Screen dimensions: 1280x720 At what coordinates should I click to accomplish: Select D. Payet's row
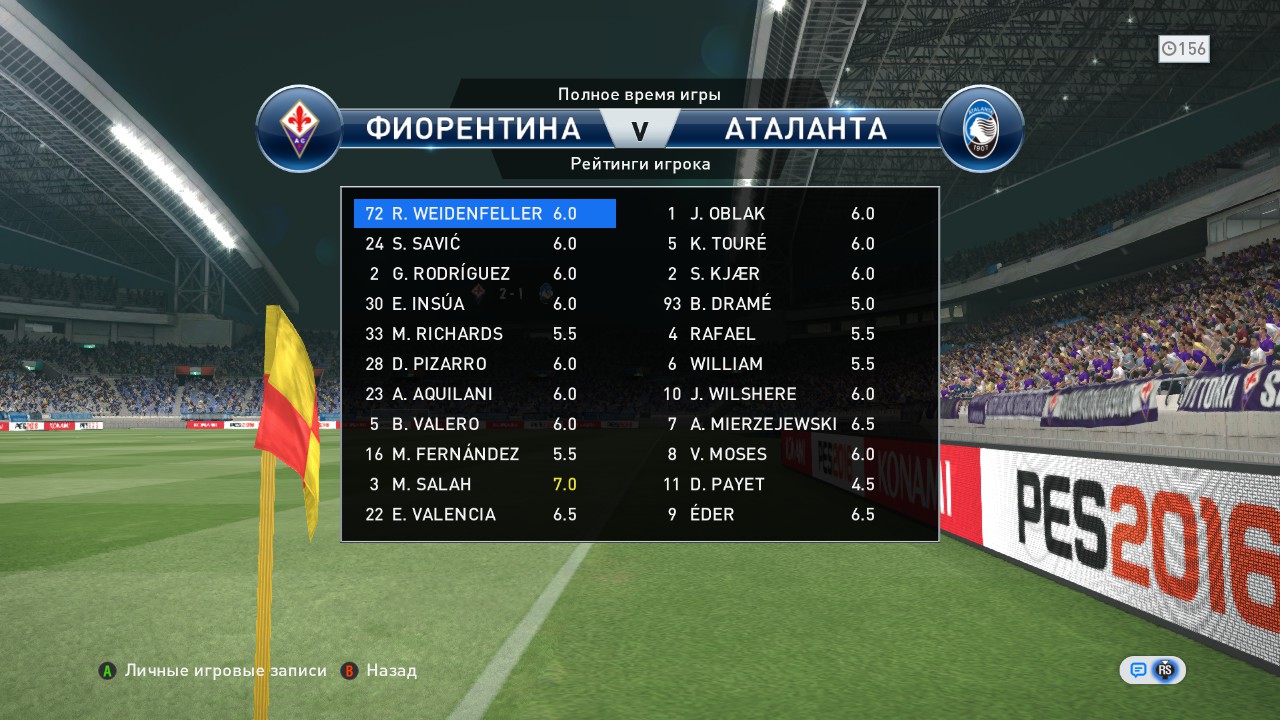tap(770, 484)
